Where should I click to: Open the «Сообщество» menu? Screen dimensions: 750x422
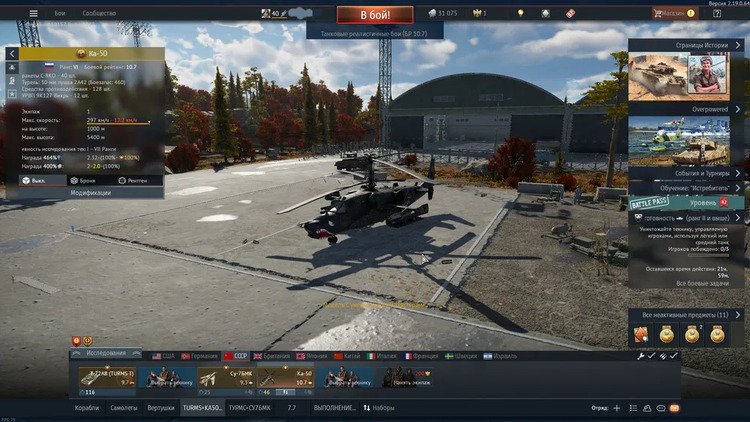(x=98, y=14)
